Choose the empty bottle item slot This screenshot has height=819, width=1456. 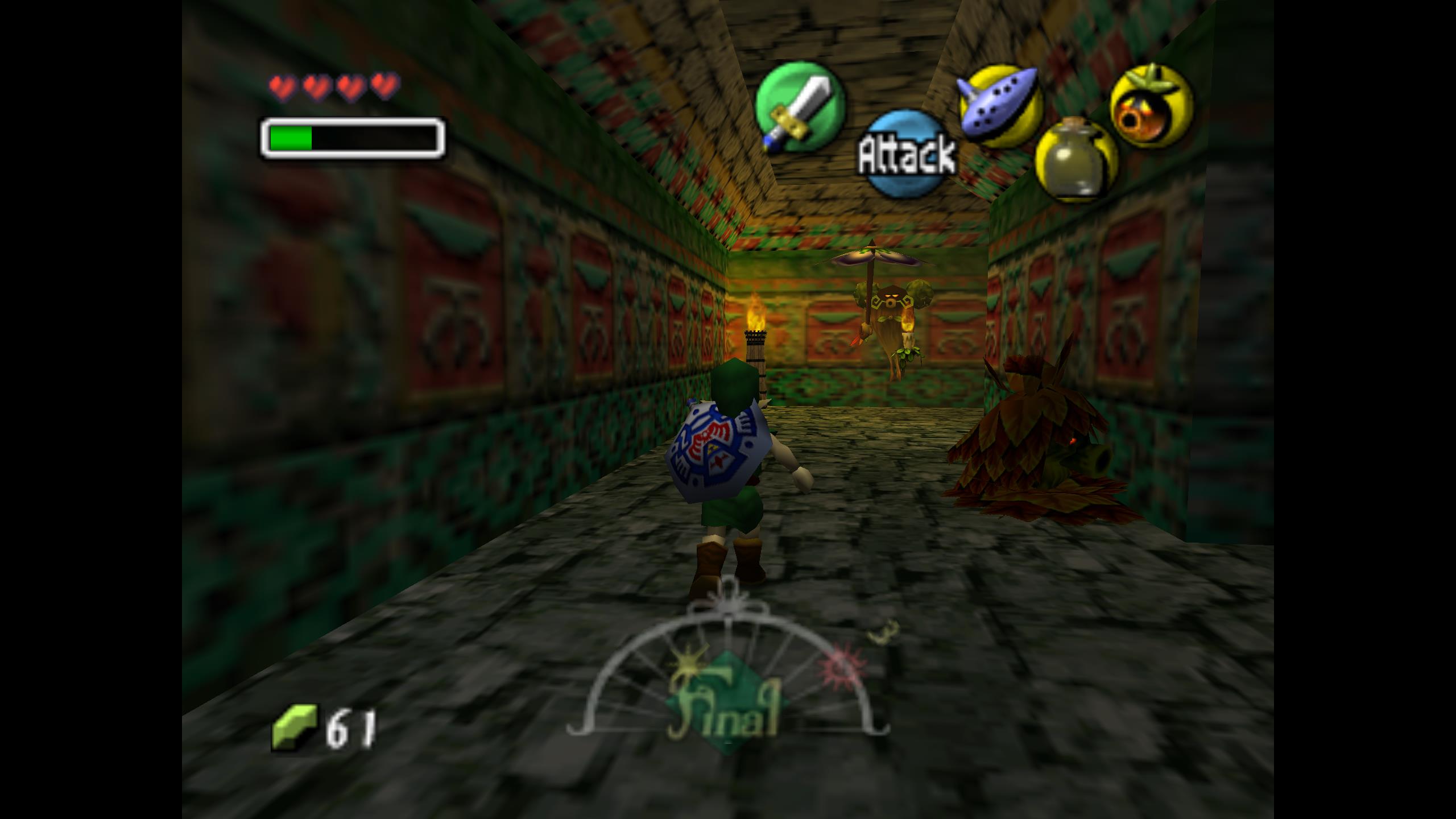[1075, 160]
